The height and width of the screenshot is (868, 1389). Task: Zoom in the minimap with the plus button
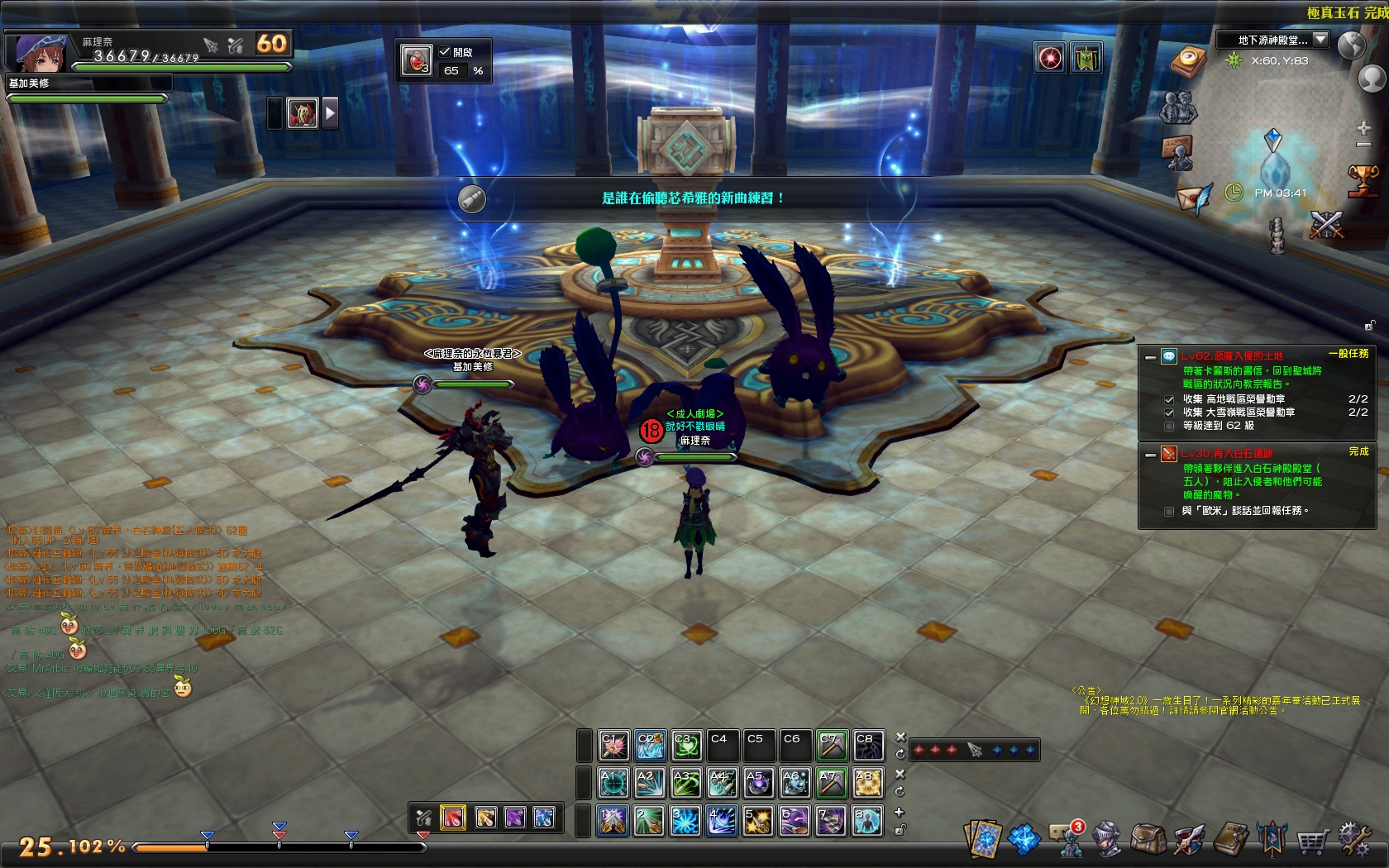coord(1363,126)
